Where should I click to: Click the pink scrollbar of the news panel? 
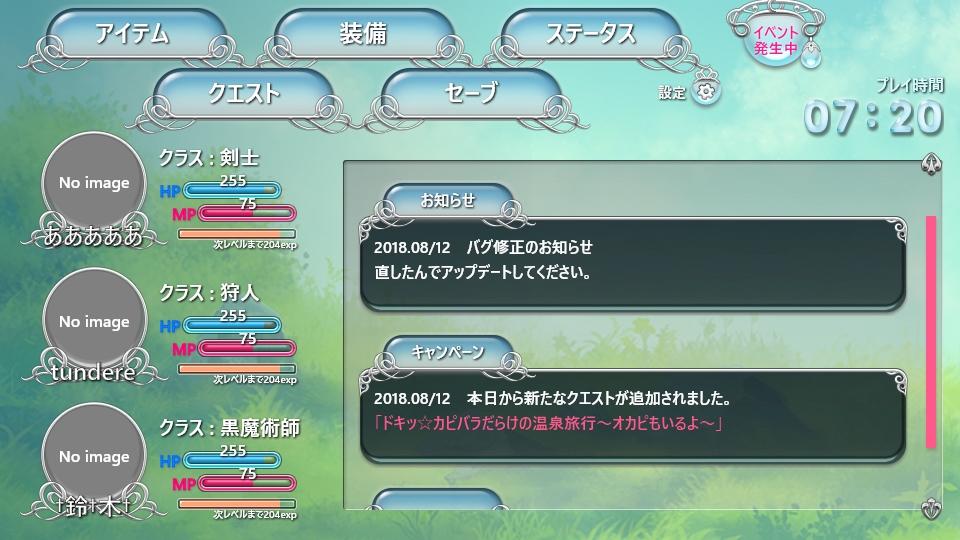click(931, 332)
